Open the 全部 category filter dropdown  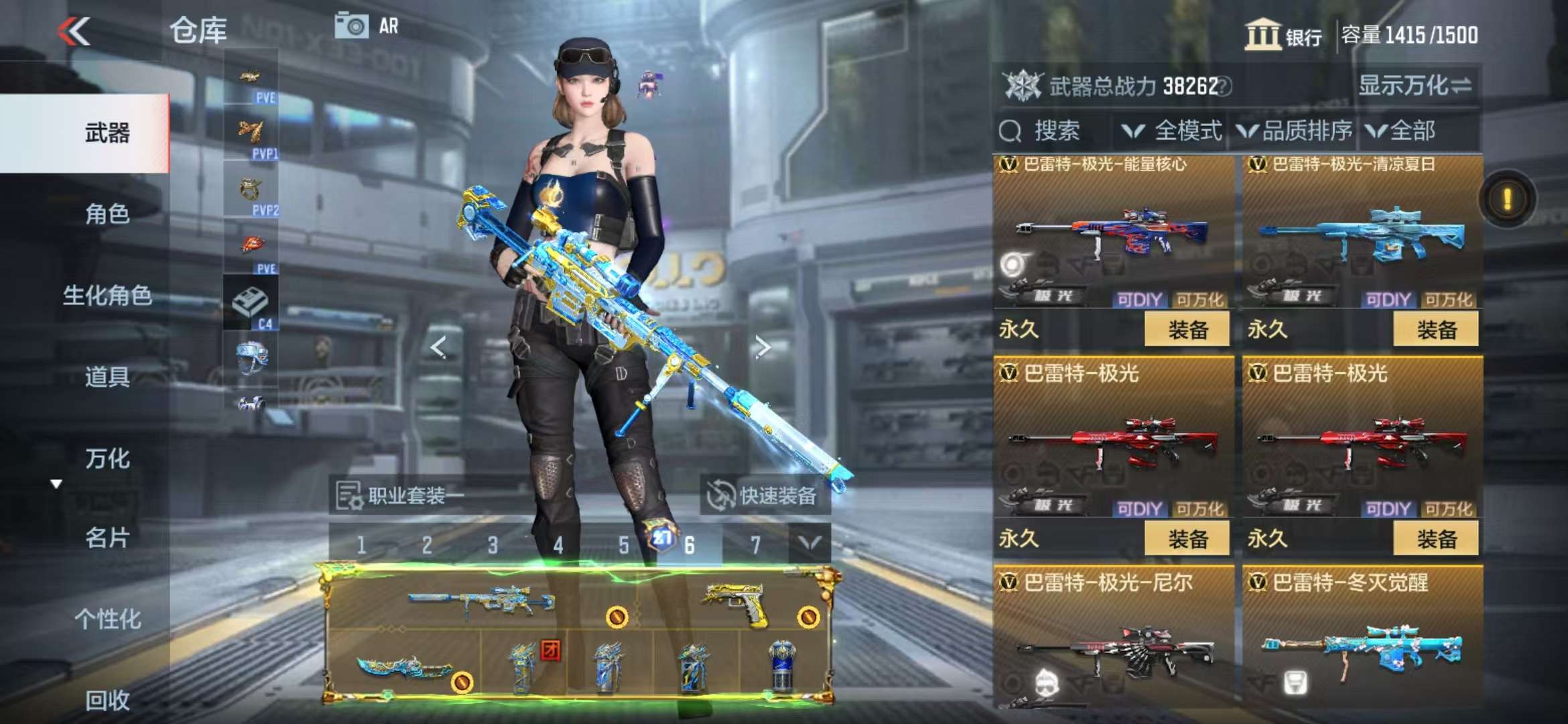click(1402, 131)
